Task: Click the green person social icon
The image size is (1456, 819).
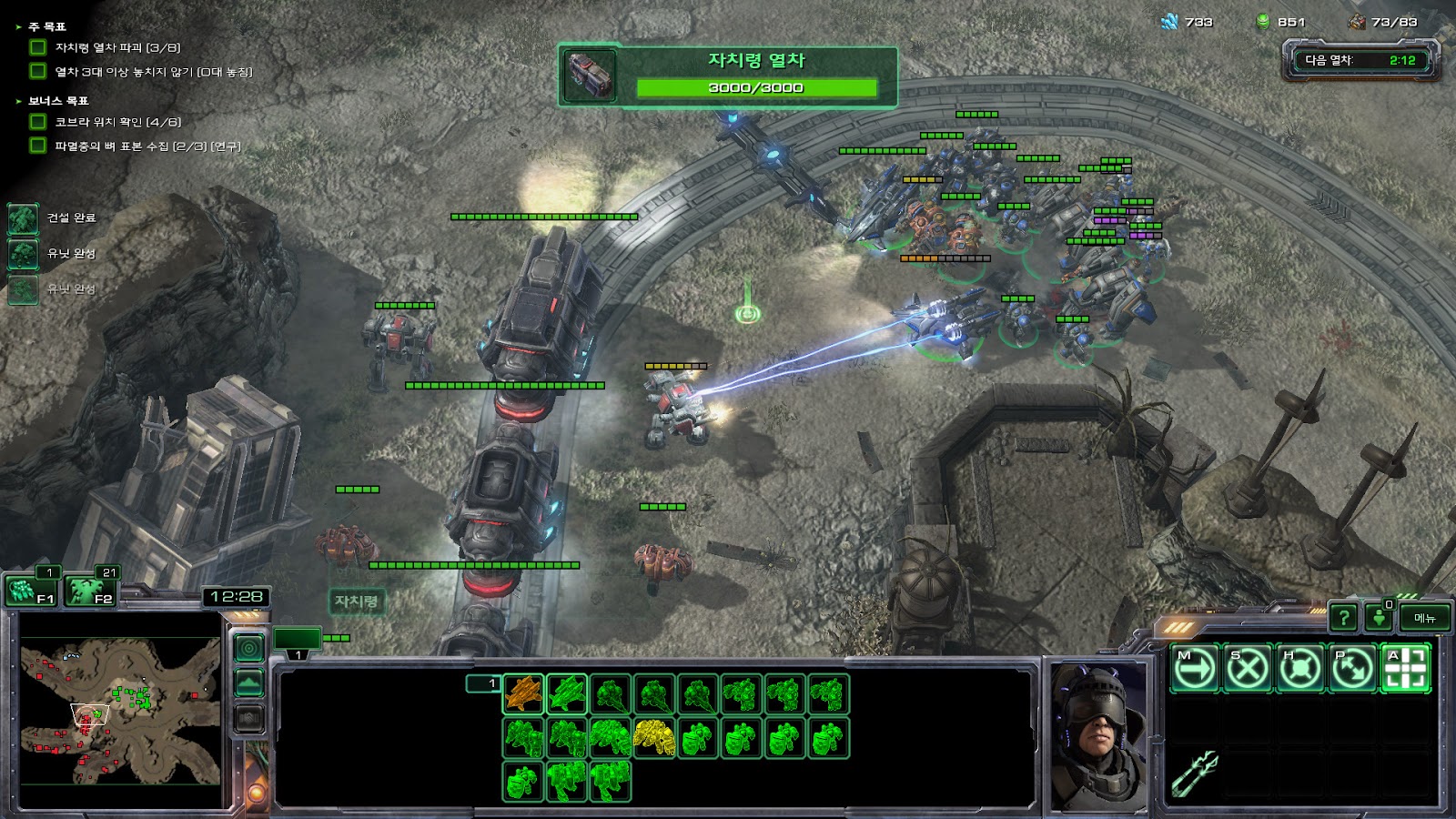Action: pos(1379,618)
